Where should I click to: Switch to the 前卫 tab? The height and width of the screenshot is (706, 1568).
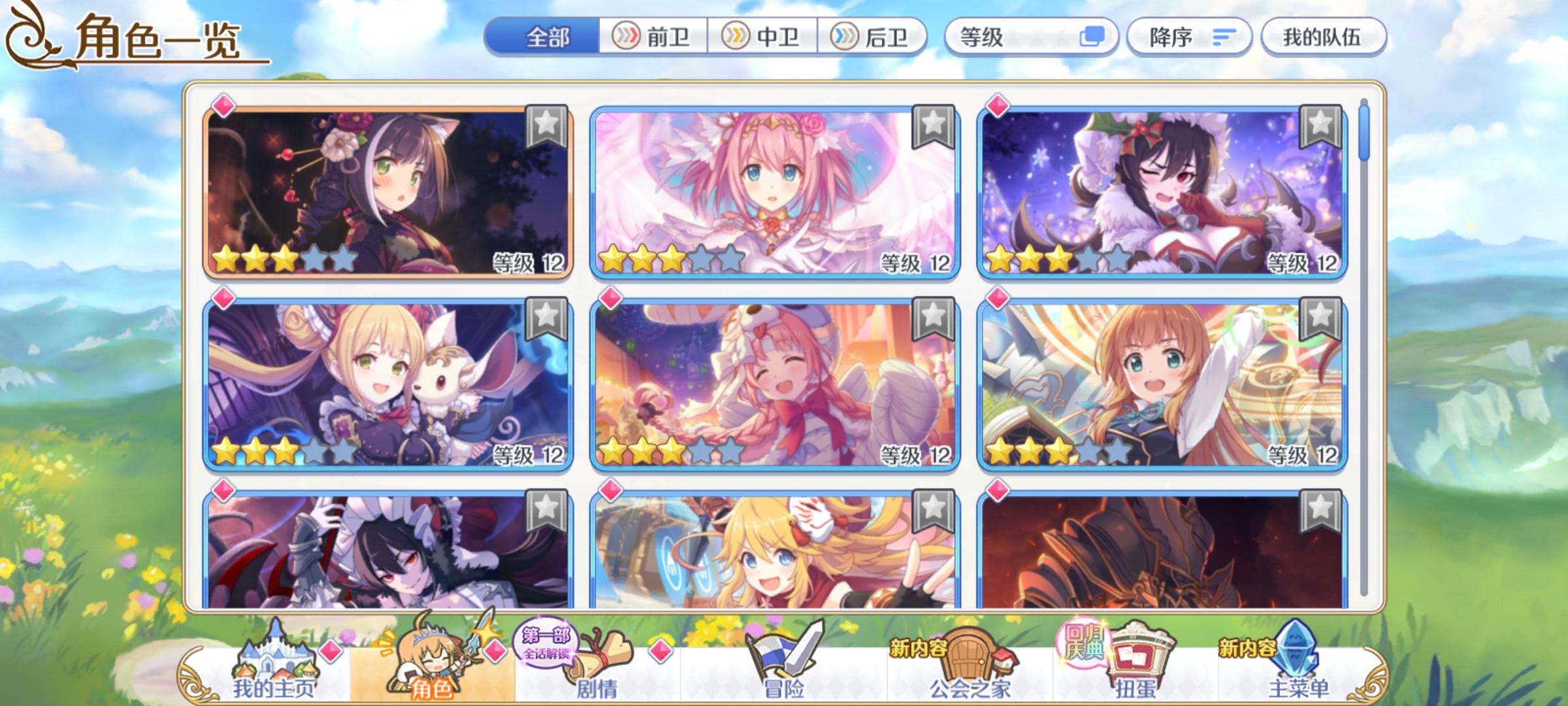coord(652,38)
